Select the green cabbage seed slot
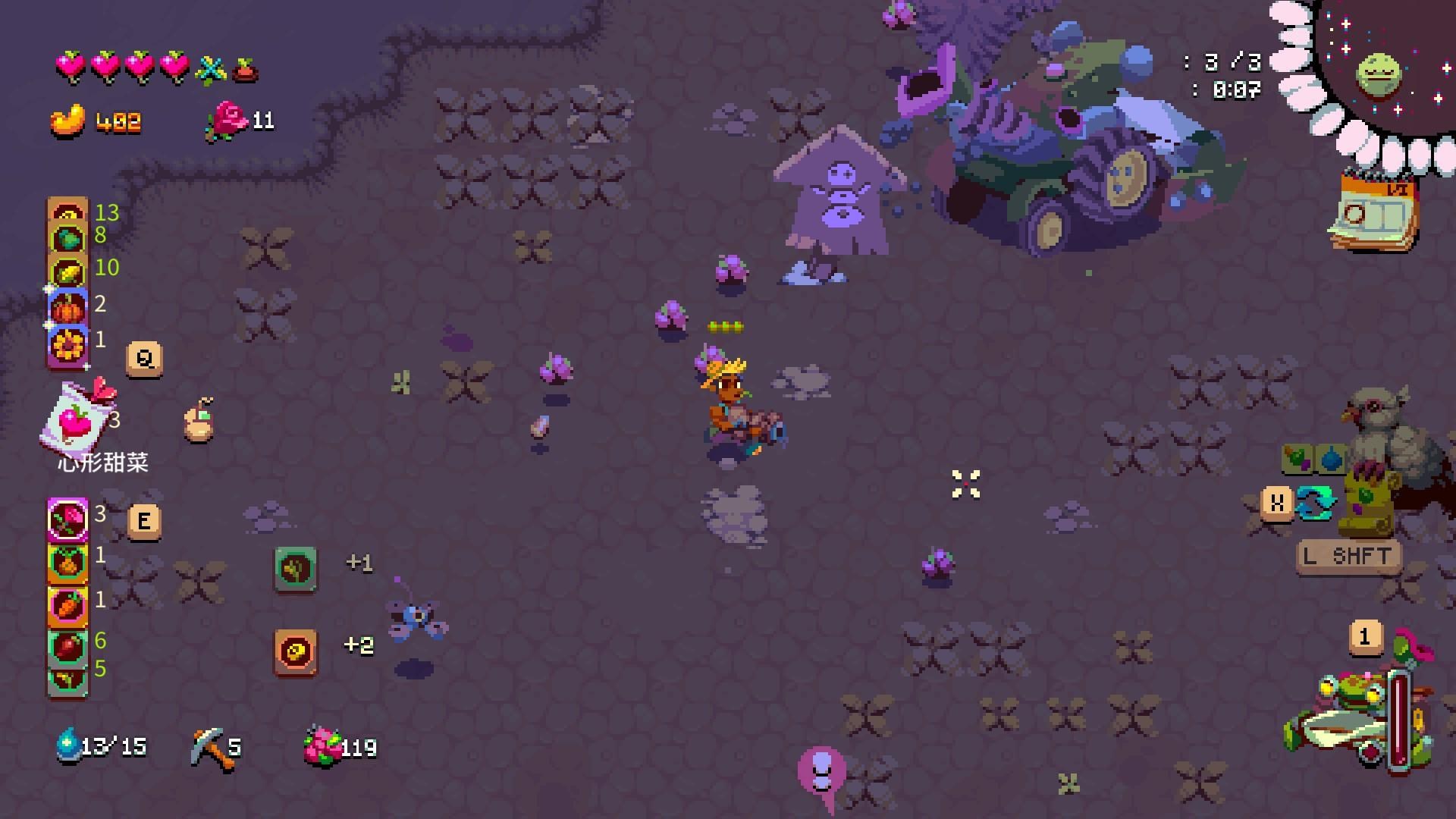The height and width of the screenshot is (819, 1456). pos(67,239)
